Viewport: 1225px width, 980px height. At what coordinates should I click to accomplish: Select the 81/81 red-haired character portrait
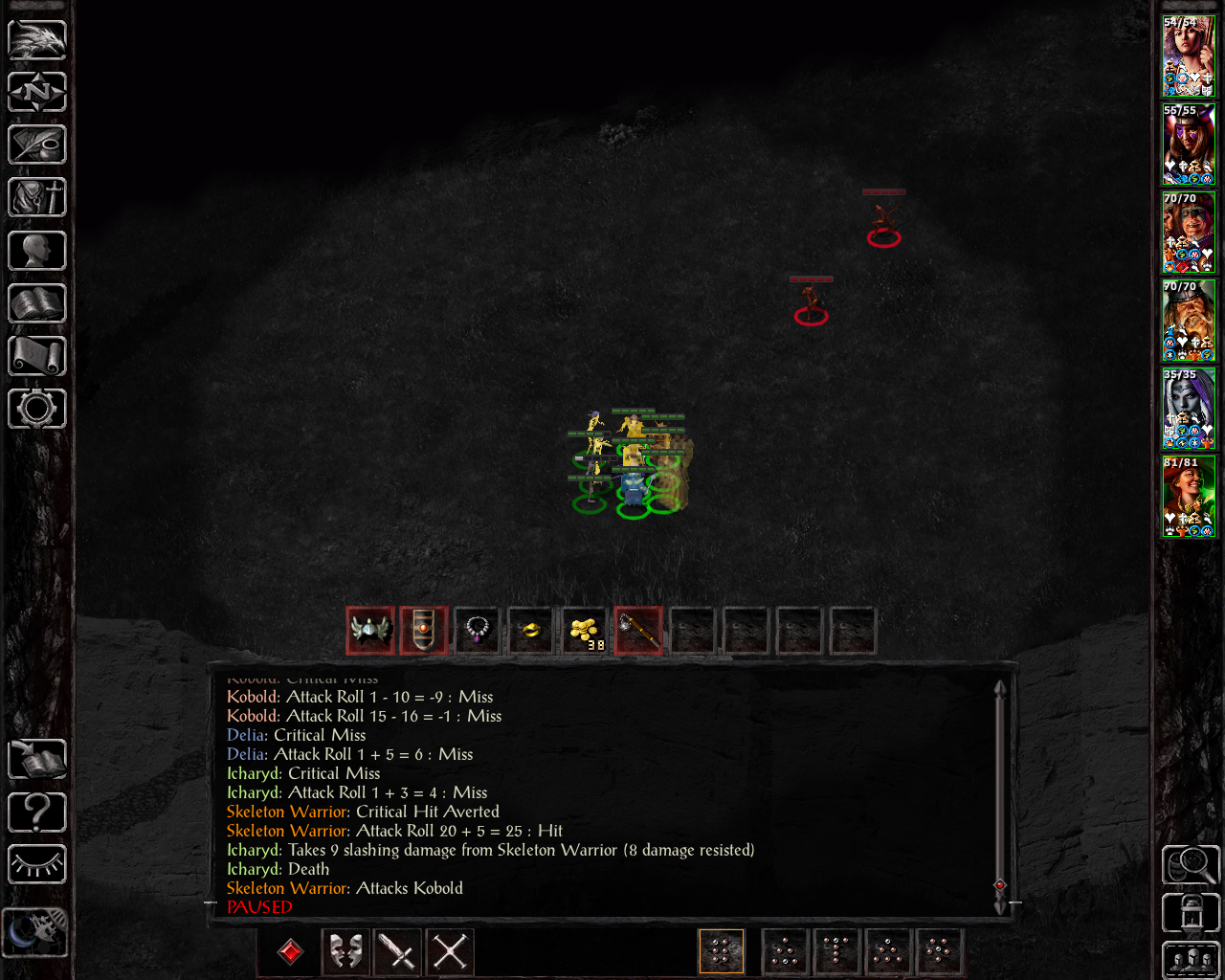click(1189, 498)
